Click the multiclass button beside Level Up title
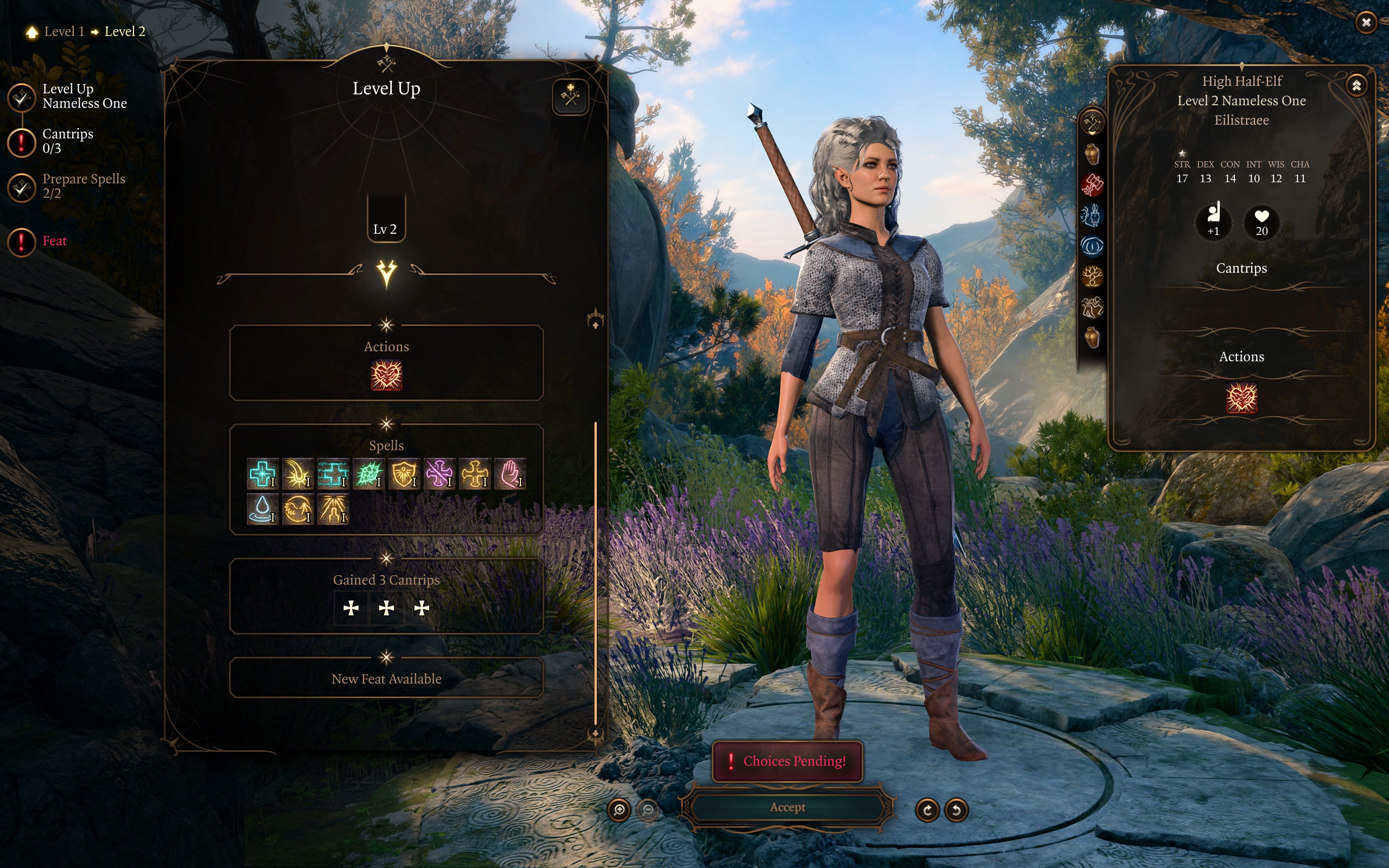This screenshot has width=1389, height=868. (x=570, y=96)
